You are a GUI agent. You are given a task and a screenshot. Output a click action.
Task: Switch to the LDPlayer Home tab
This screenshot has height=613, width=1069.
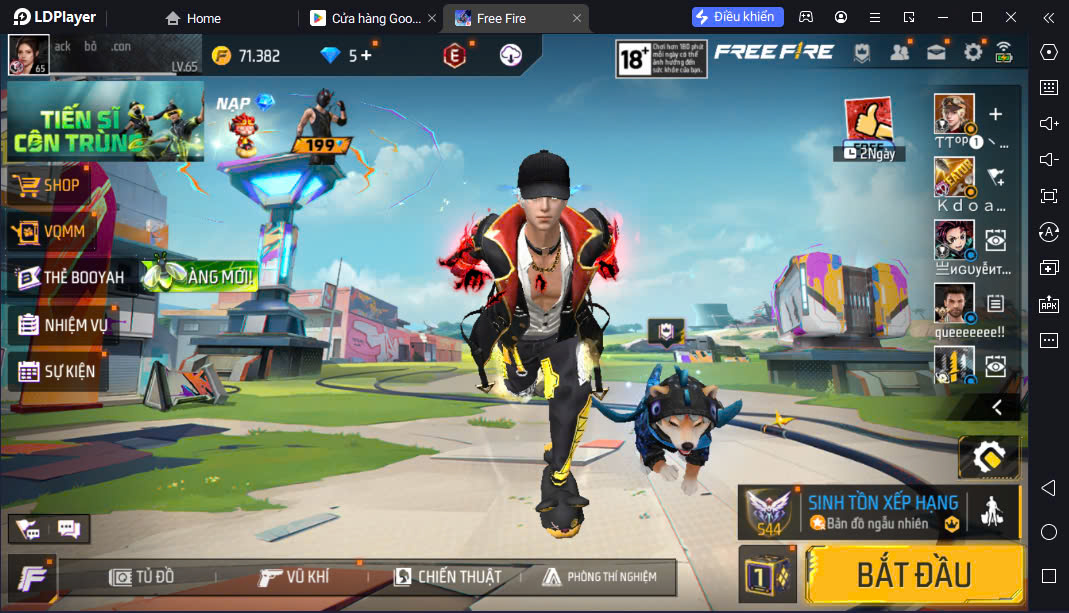[x=193, y=18]
